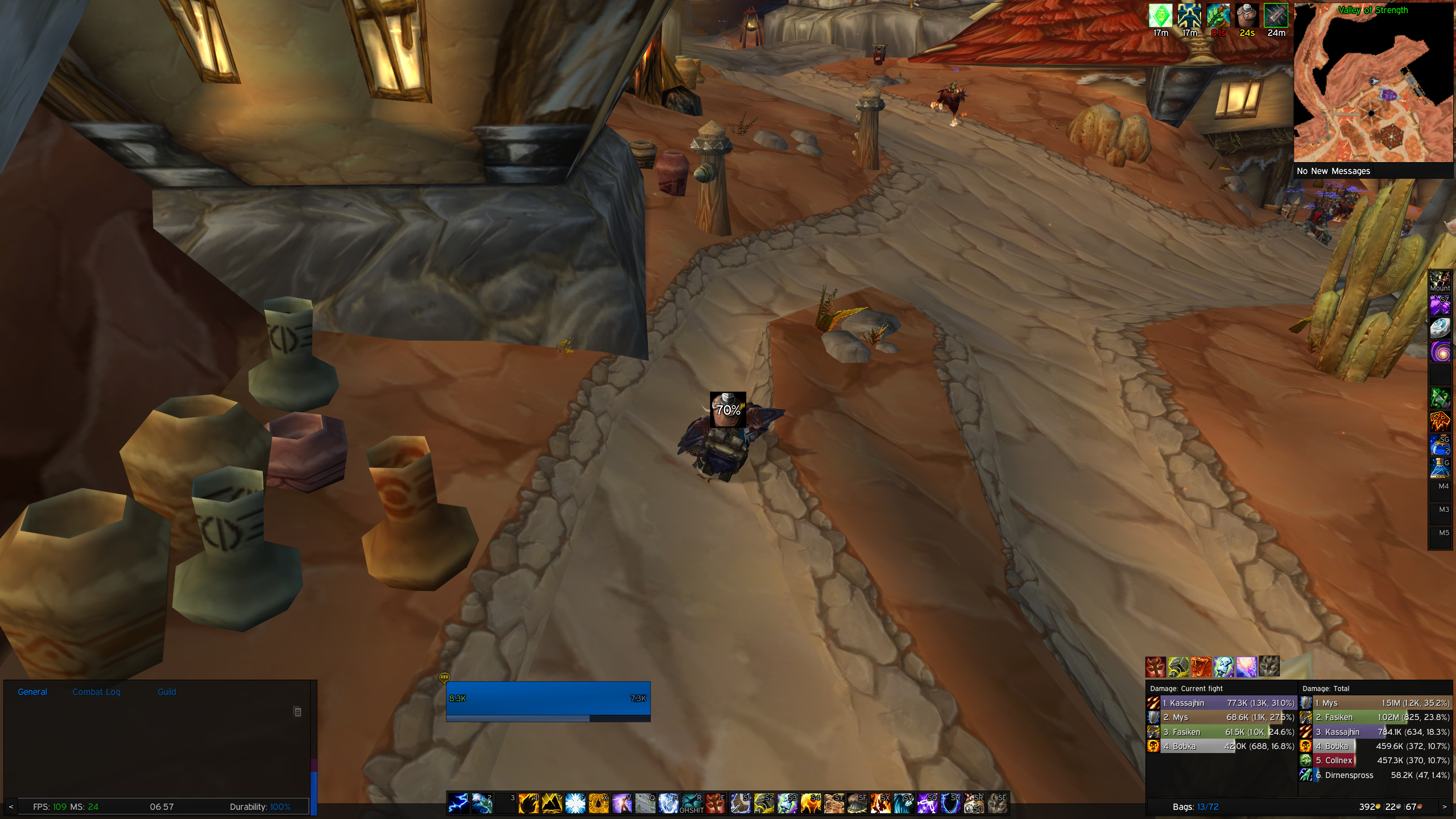Toggle the left chat panel arrow button
This screenshot has width=1456, height=819.
[11, 806]
